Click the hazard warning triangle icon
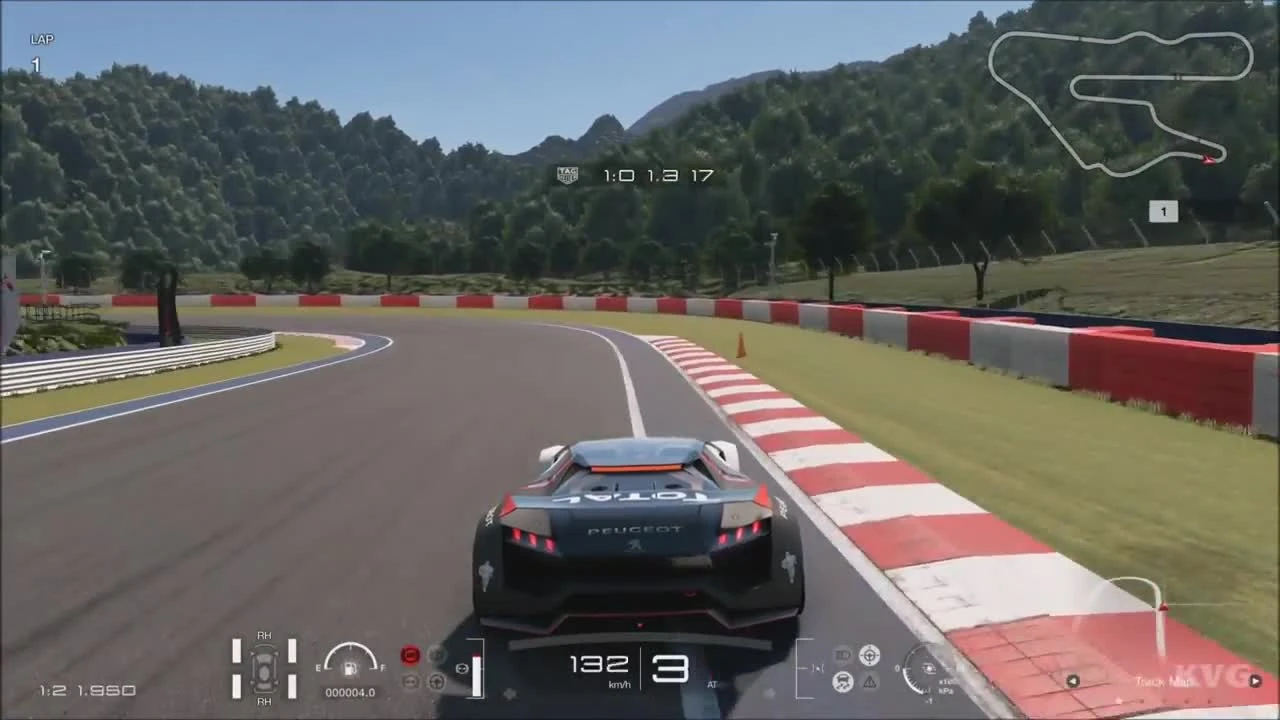1280x720 pixels. tap(870, 683)
